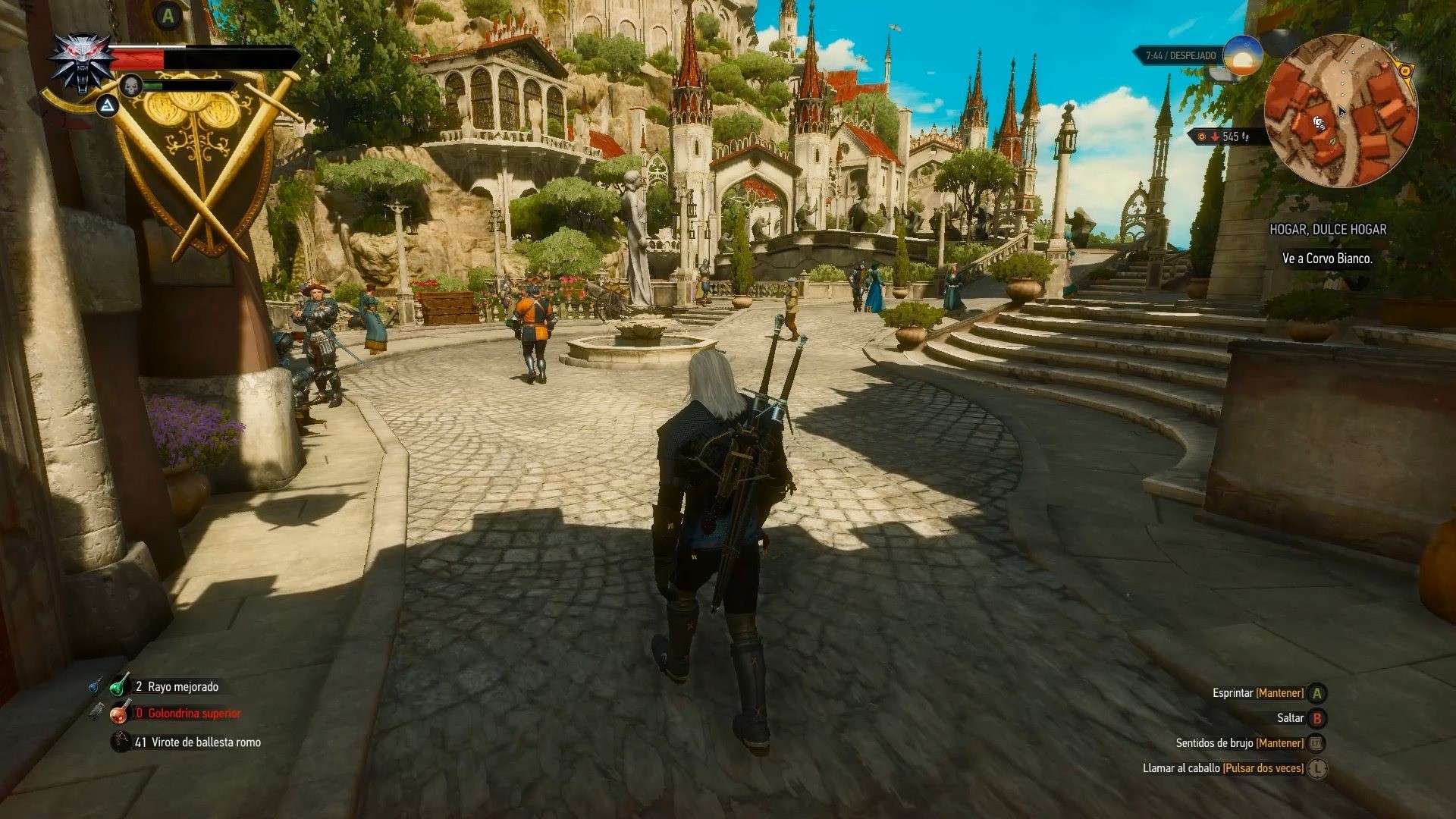The width and height of the screenshot is (1456, 819).
Task: Toggle Llamar al caballo prompt
Action: coord(1319,768)
